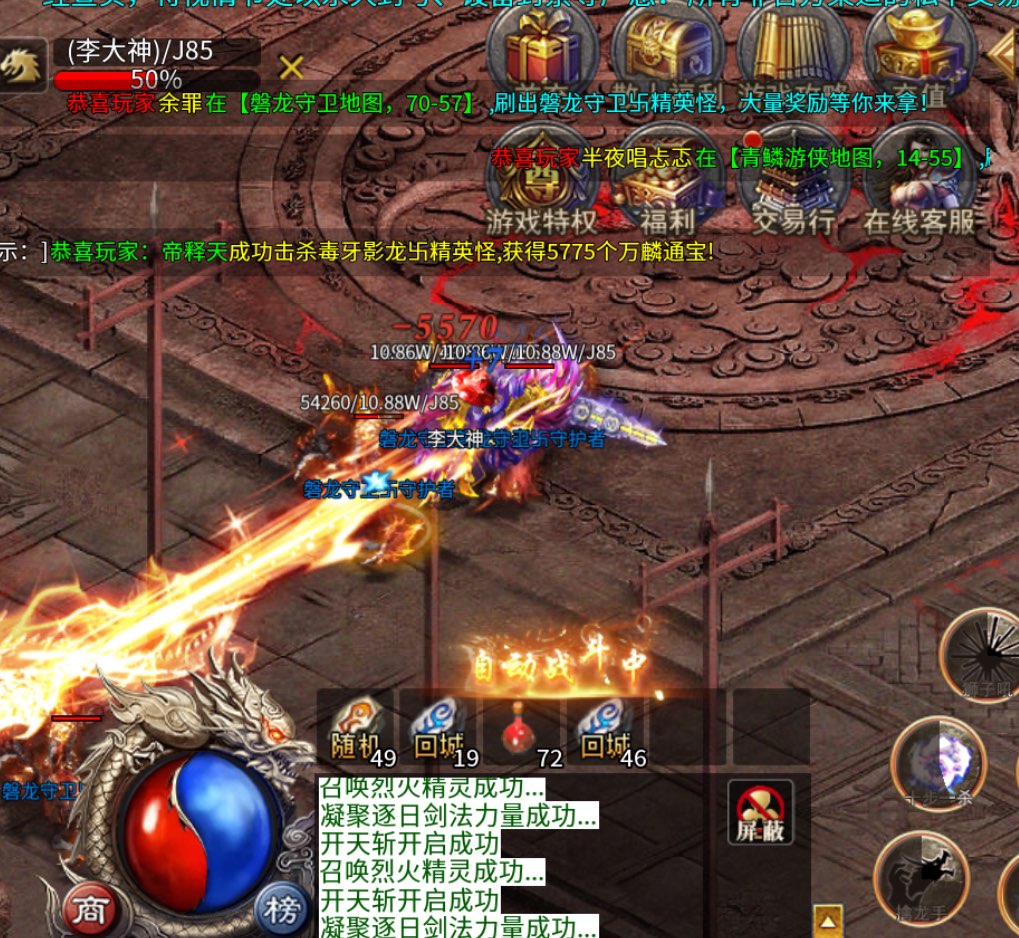Expand the chat log with the yellow arrow
Viewport: 1019px width, 938px height.
pos(828,920)
